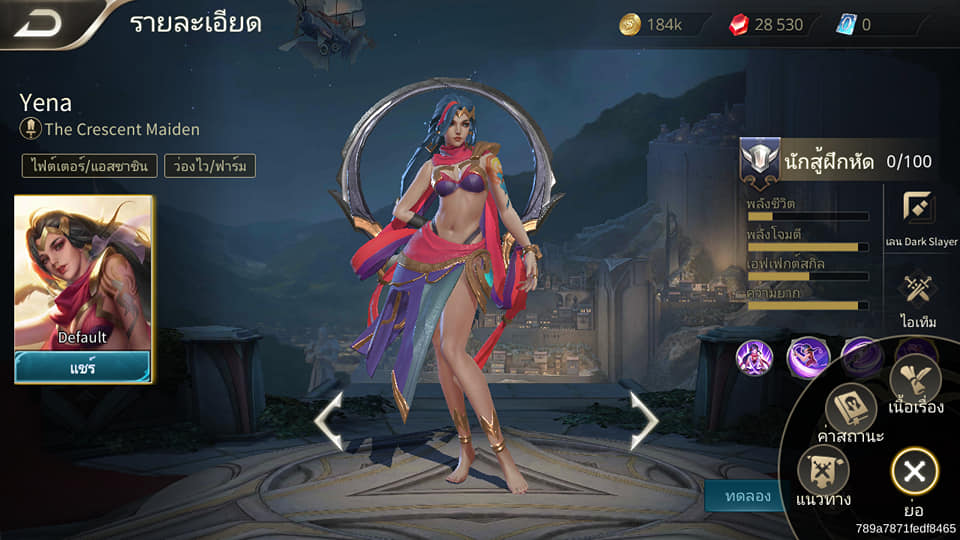View the first skill icon with the pink figure

(x=754, y=357)
